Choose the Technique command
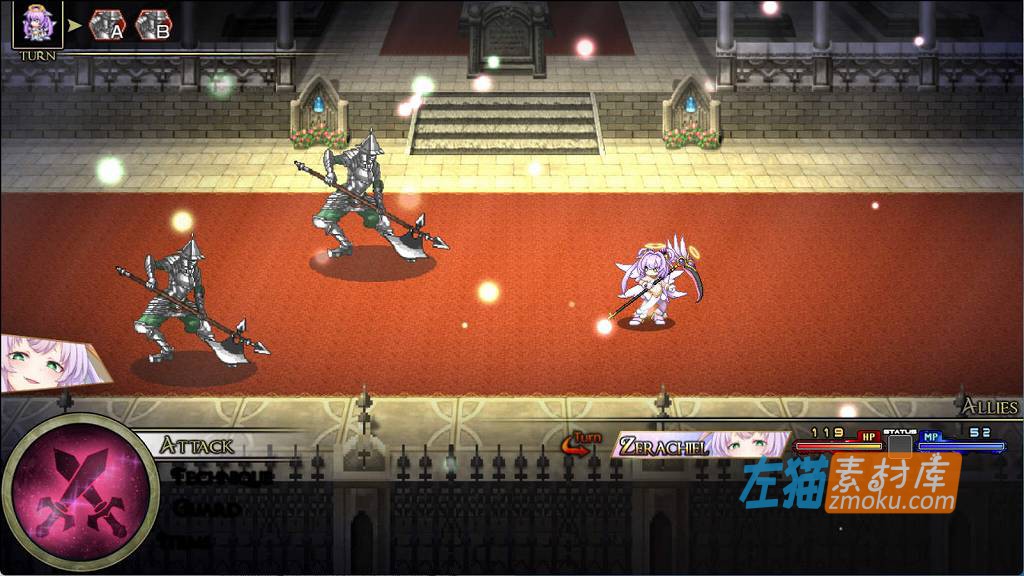This screenshot has width=1024, height=576. pyautogui.click(x=222, y=477)
